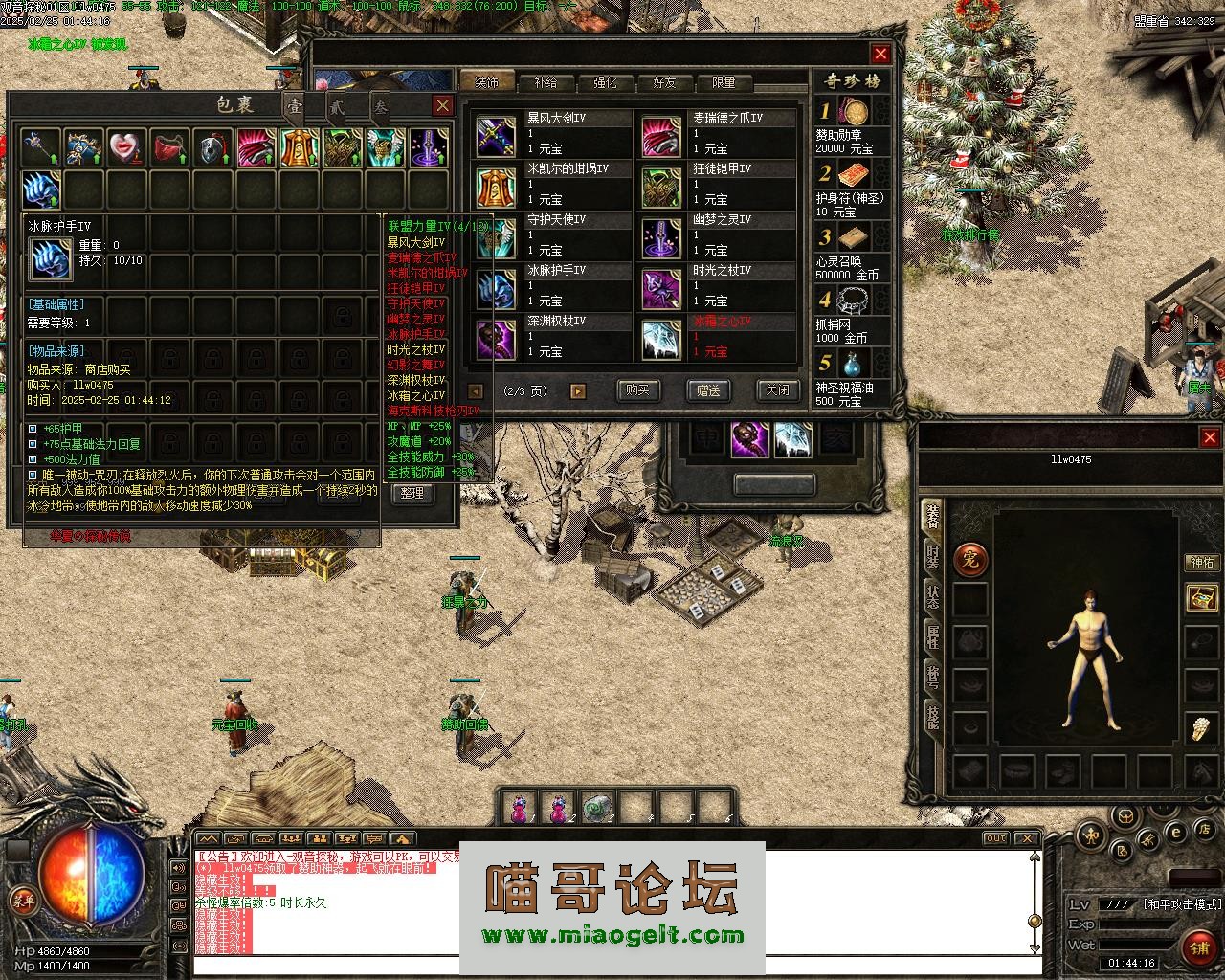Open the 强化 shop tab

pyautogui.click(x=605, y=83)
